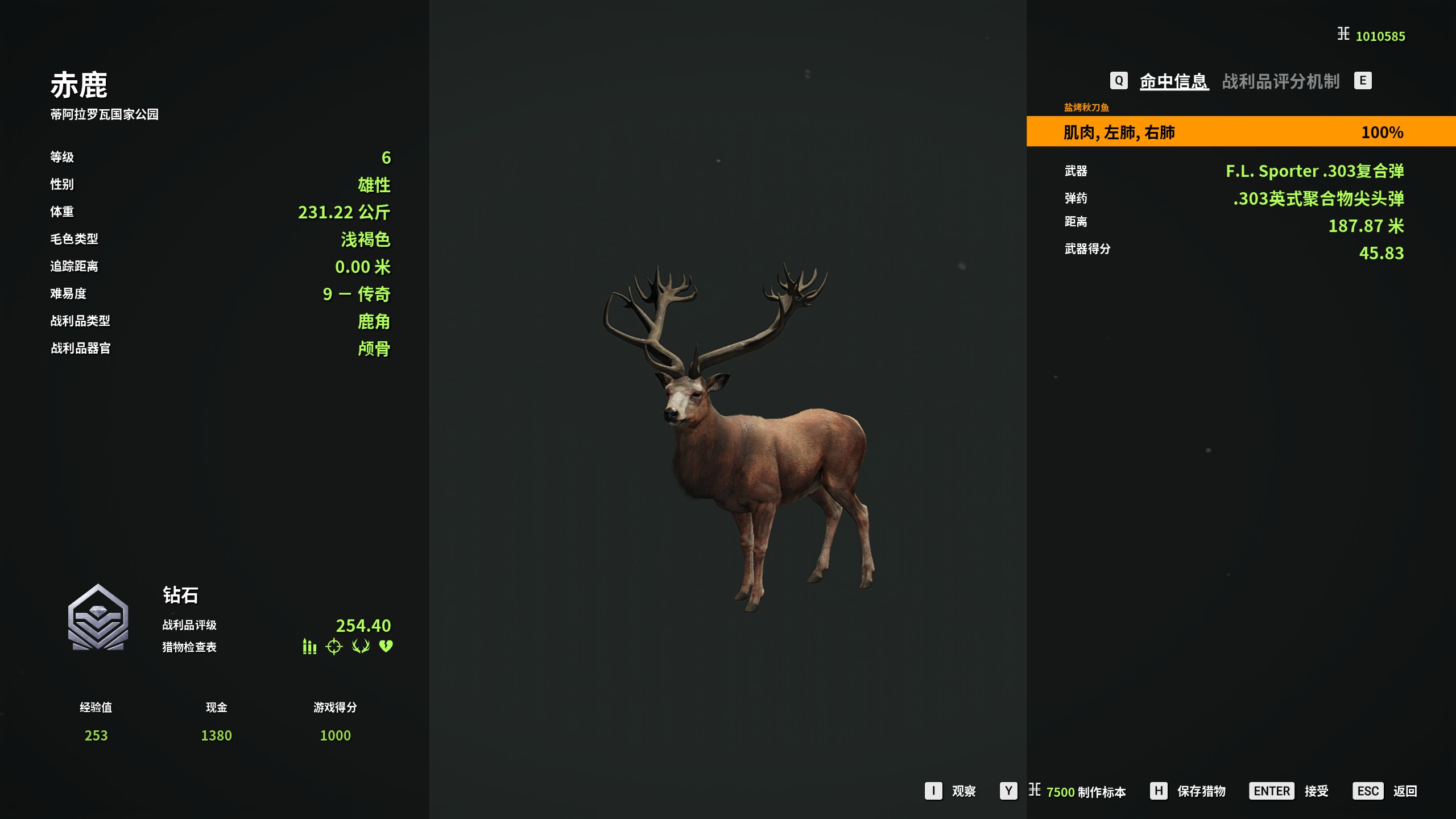Select the 肌肉, 左肺, 右肺 hit row

pos(1240,132)
